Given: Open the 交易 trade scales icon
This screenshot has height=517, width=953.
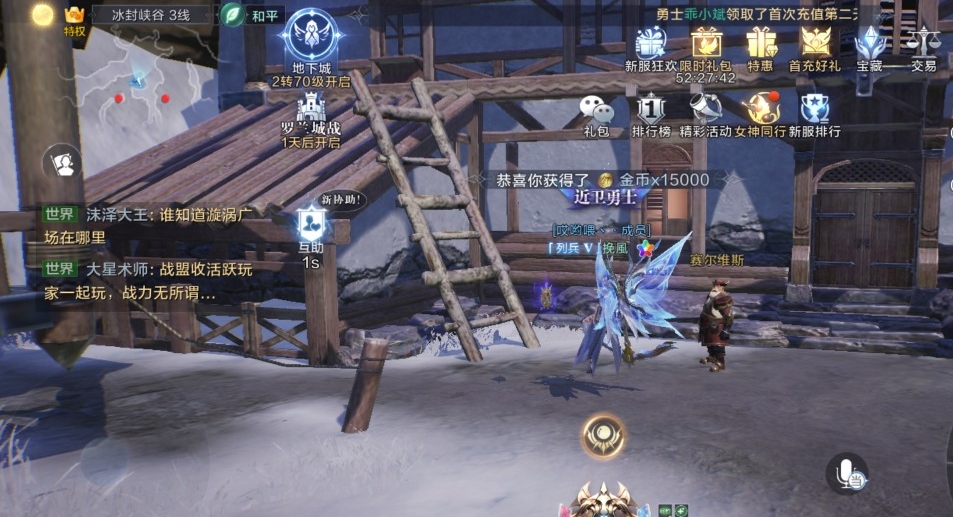Looking at the screenshot, I should [x=923, y=44].
